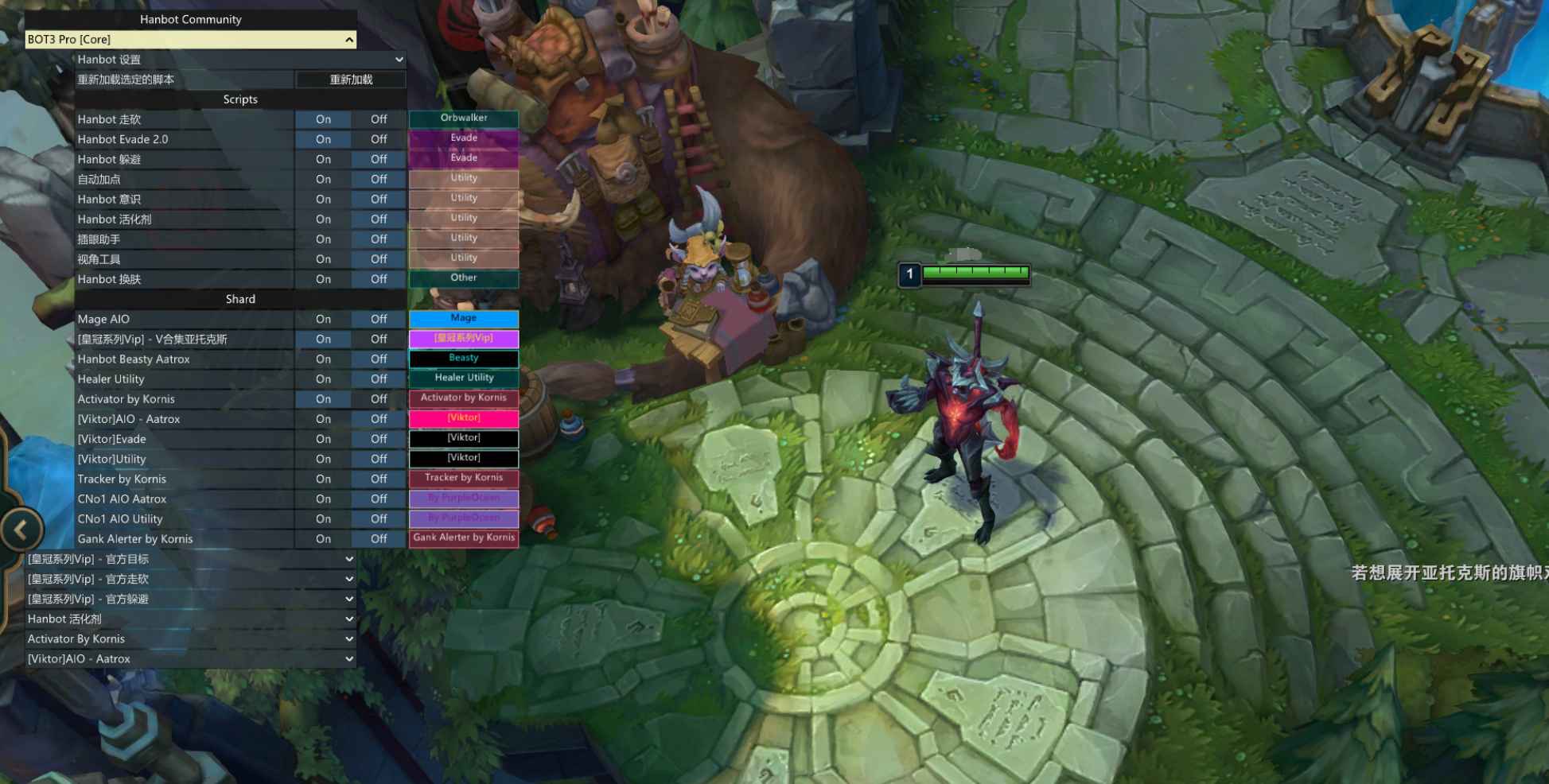Open the [皇冠系列Vip] - 官方目标 menu

(348, 559)
